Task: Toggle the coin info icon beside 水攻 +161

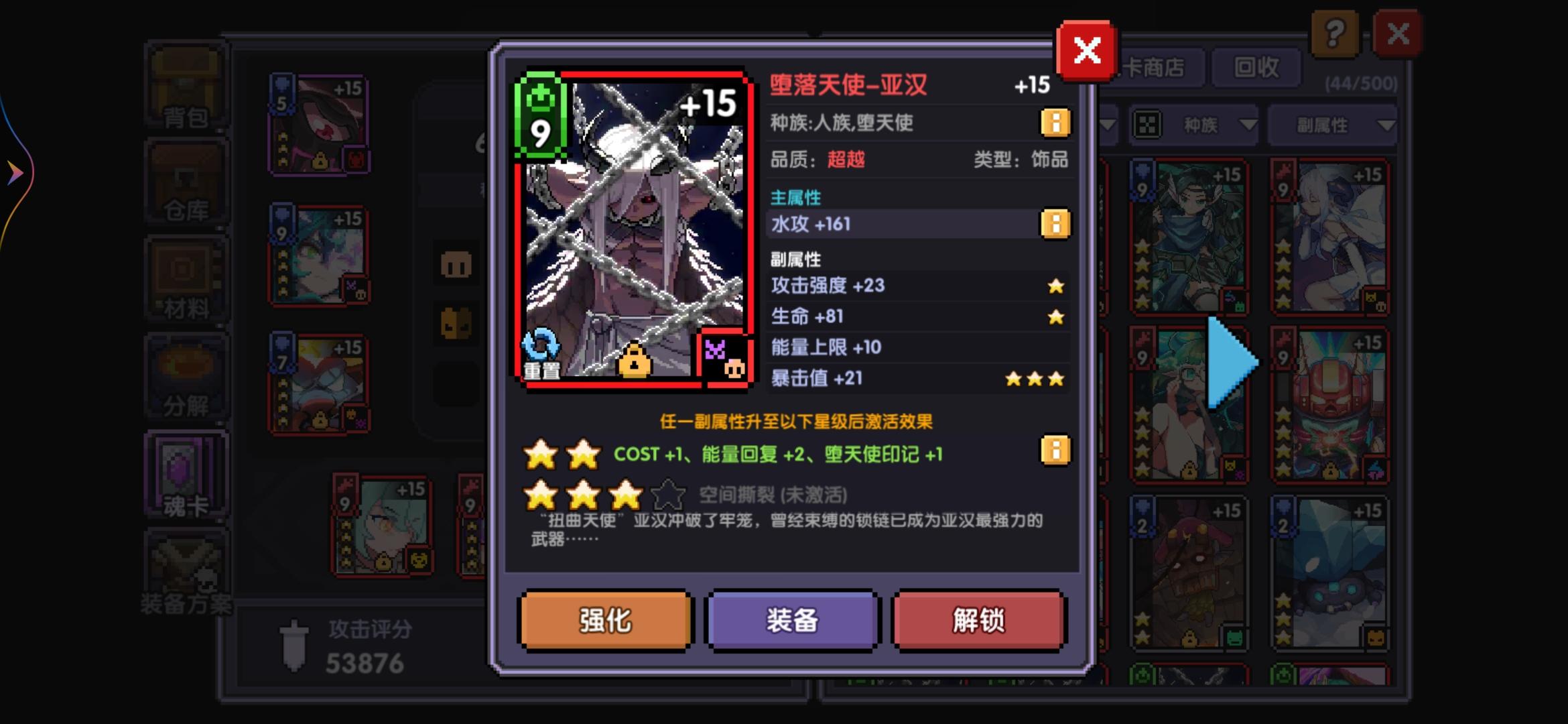Action: pyautogui.click(x=1054, y=223)
